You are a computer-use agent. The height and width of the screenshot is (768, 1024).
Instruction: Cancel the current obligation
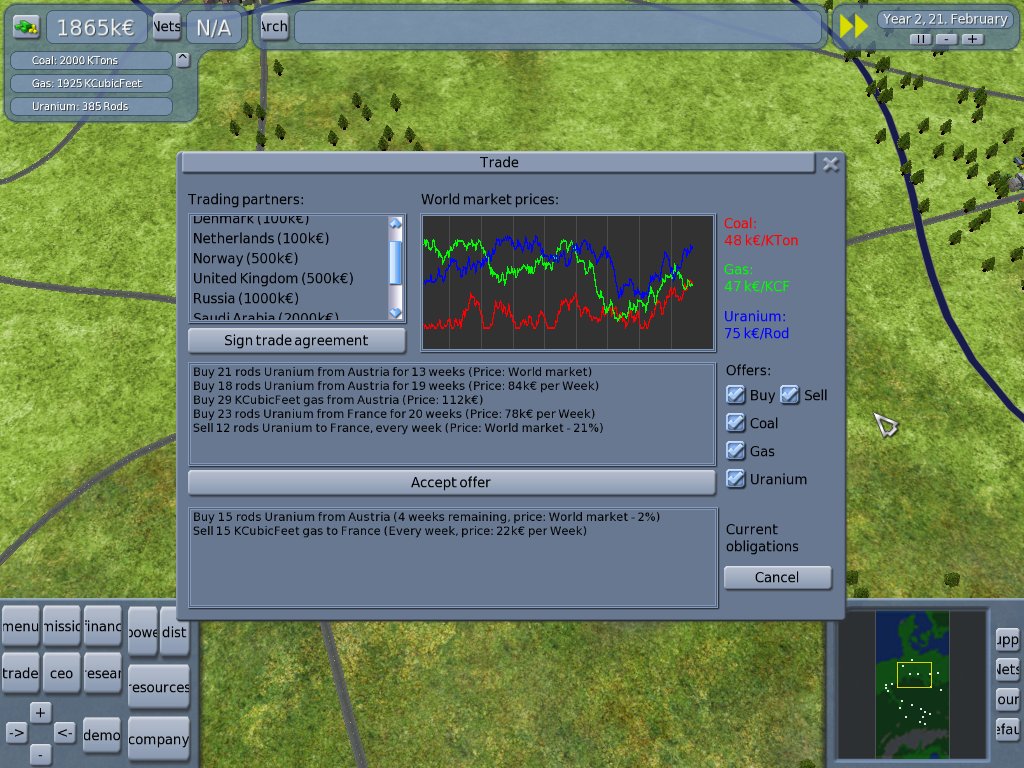coord(777,577)
